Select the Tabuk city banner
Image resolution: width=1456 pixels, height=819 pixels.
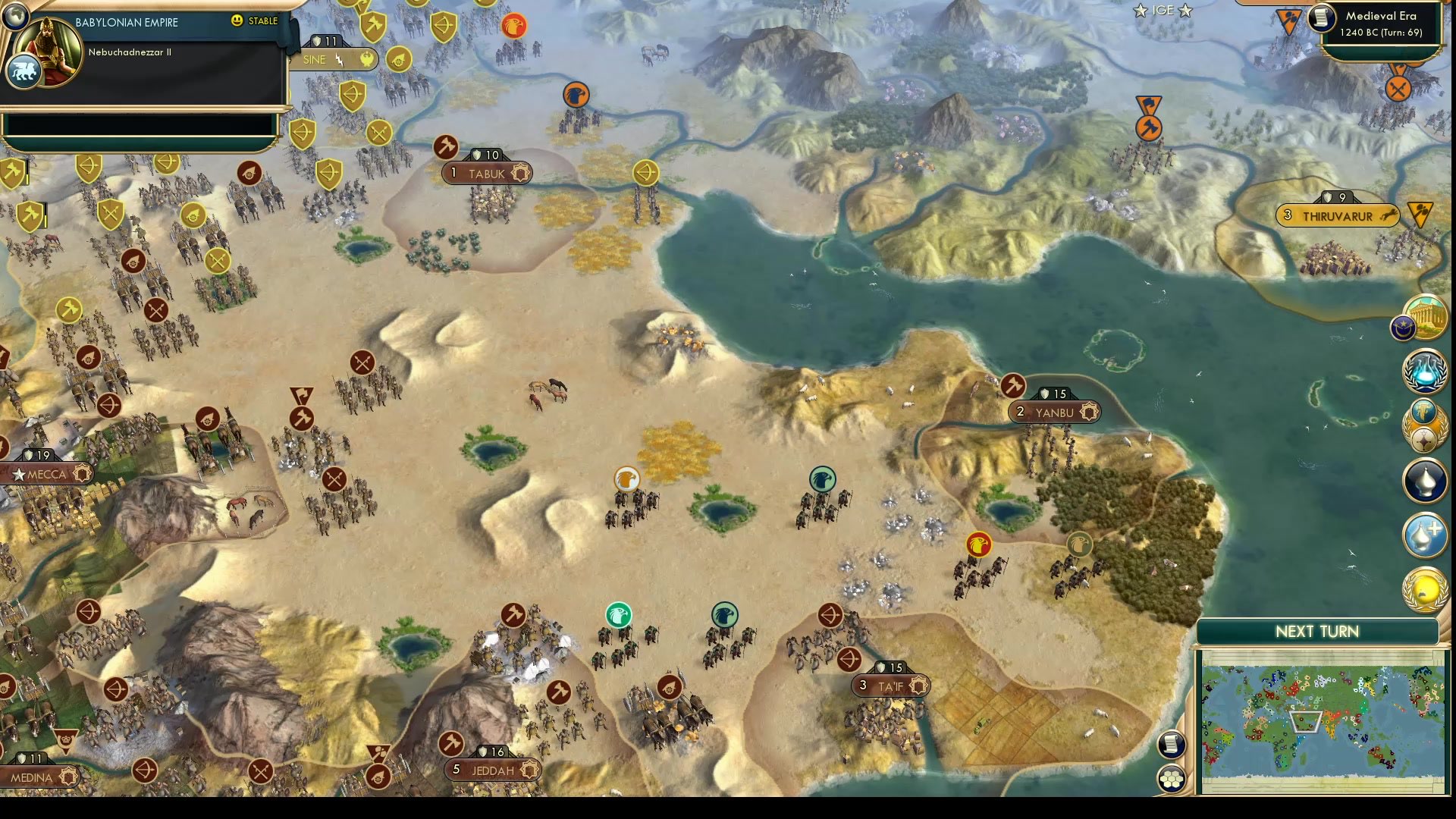click(x=485, y=173)
